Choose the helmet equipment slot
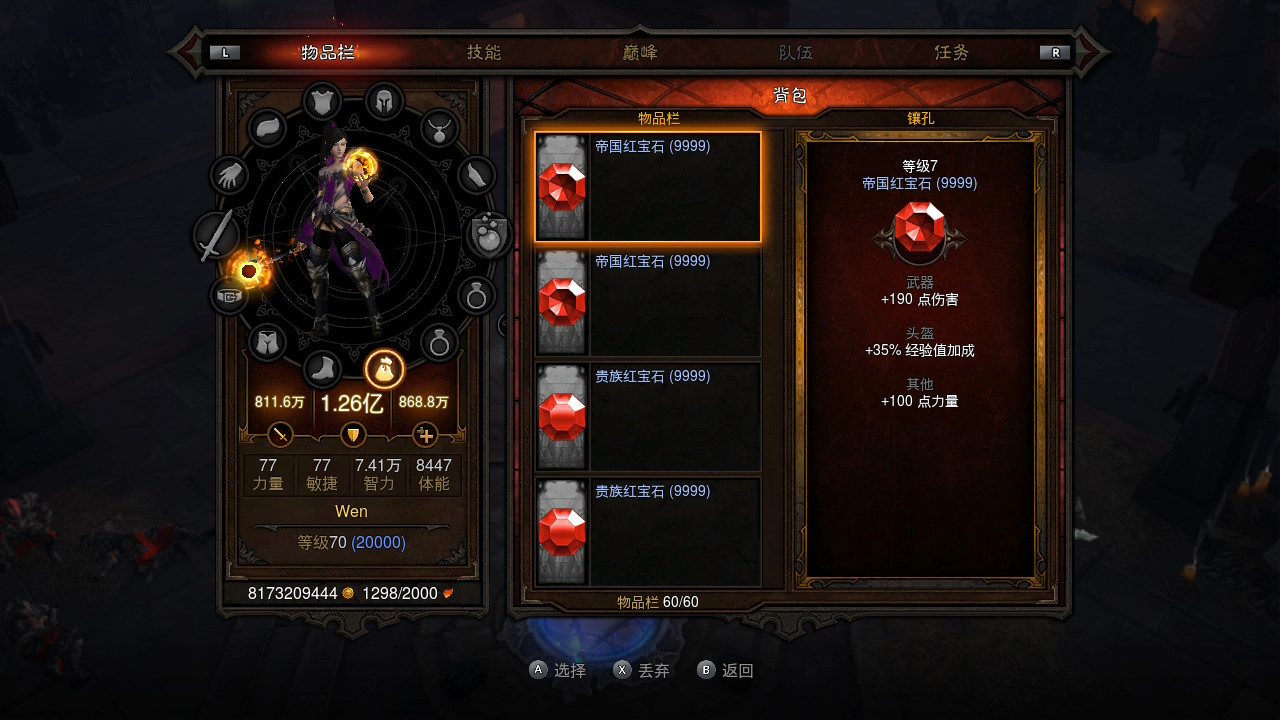The image size is (1280, 720). point(384,101)
